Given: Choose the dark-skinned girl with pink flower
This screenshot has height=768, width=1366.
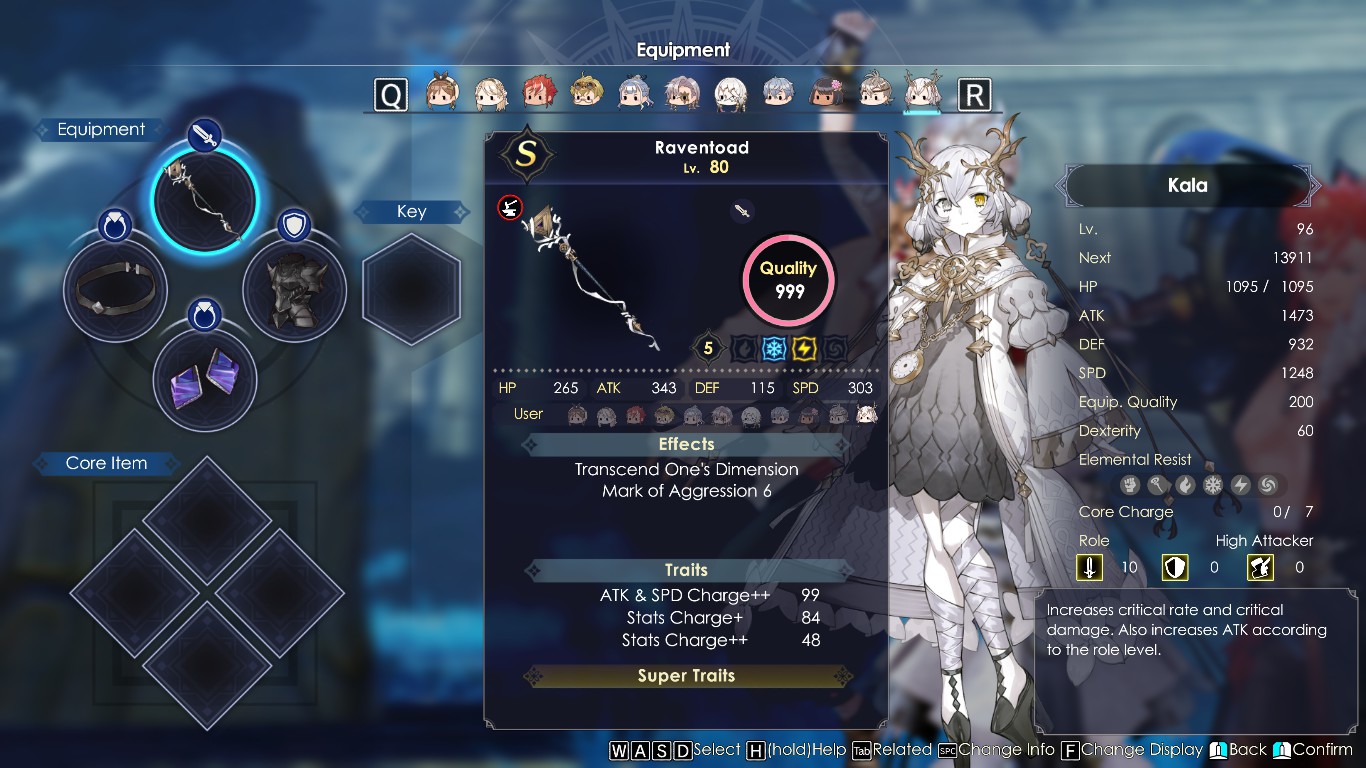Looking at the screenshot, I should (x=826, y=93).
